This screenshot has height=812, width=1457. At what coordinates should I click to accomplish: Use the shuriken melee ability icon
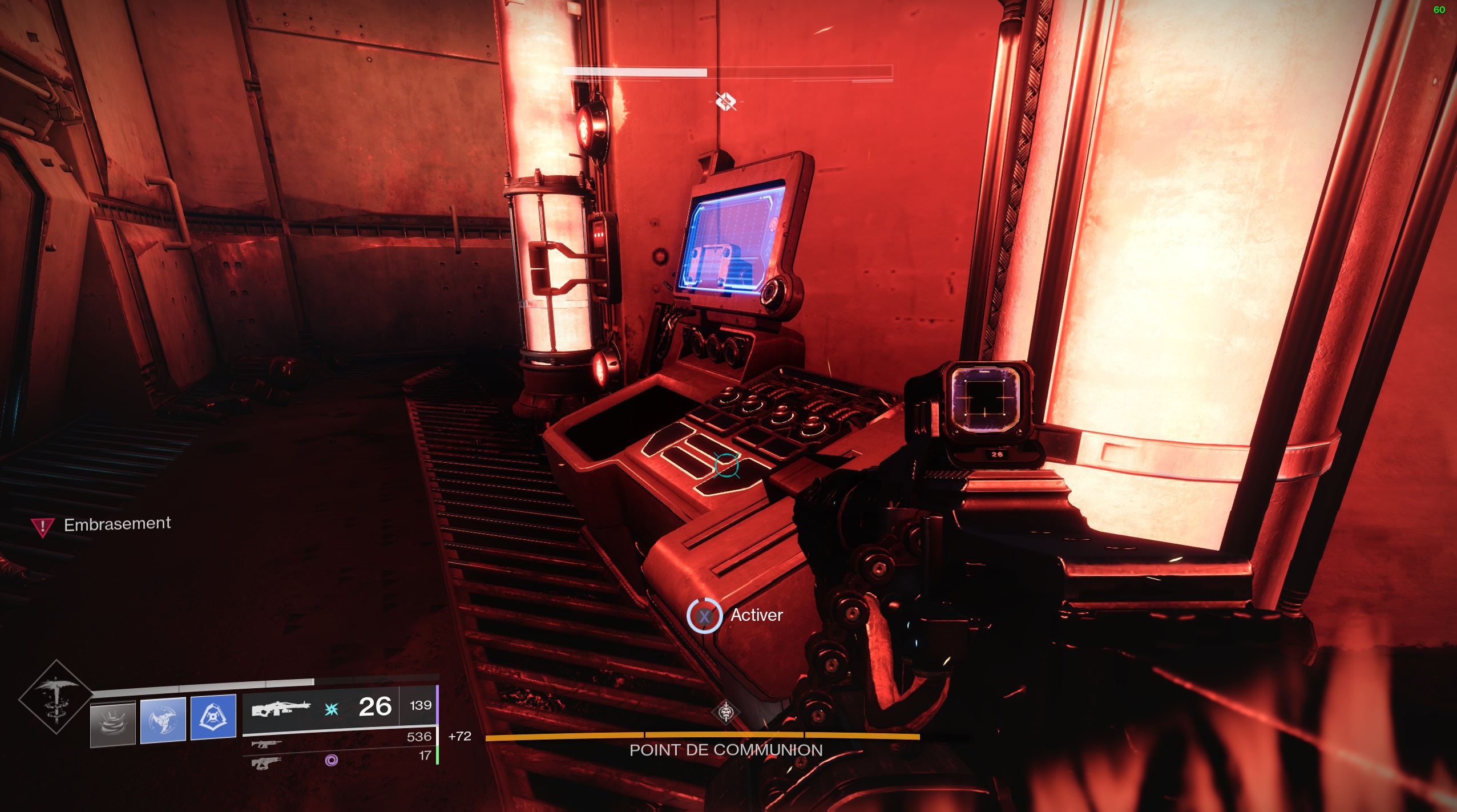tap(163, 720)
